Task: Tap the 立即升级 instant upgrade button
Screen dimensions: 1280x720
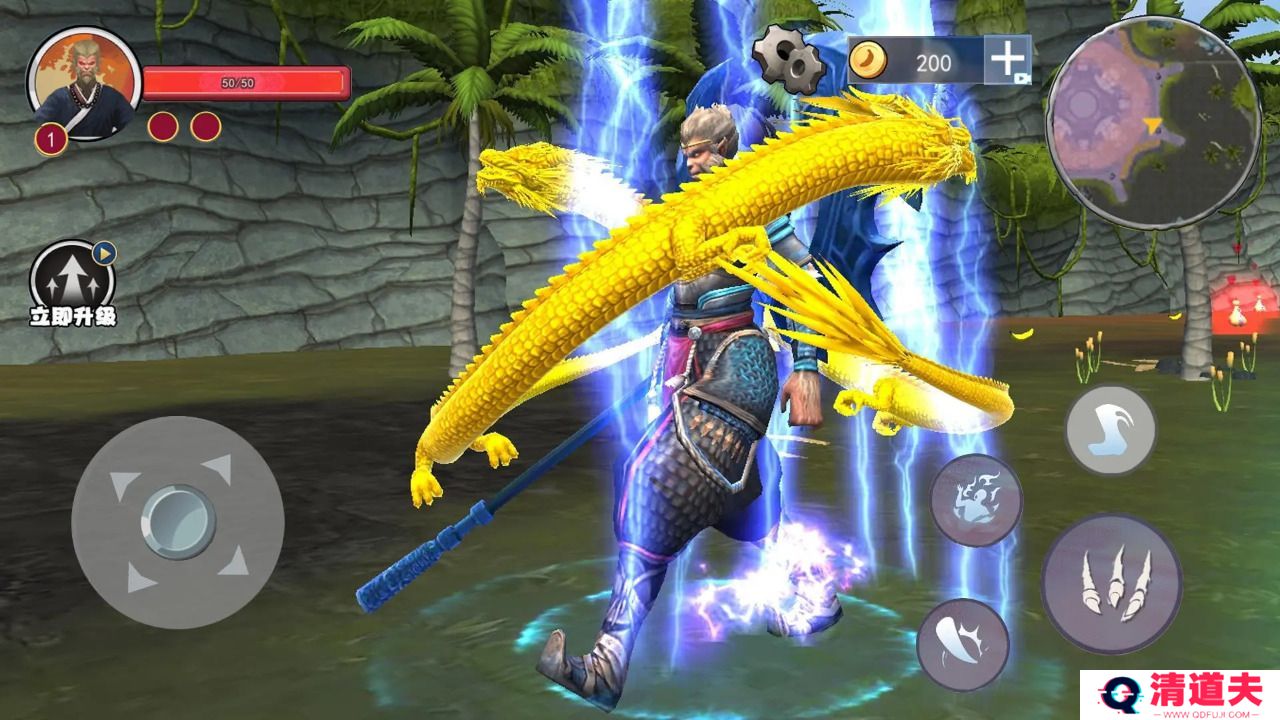Action: (x=73, y=282)
